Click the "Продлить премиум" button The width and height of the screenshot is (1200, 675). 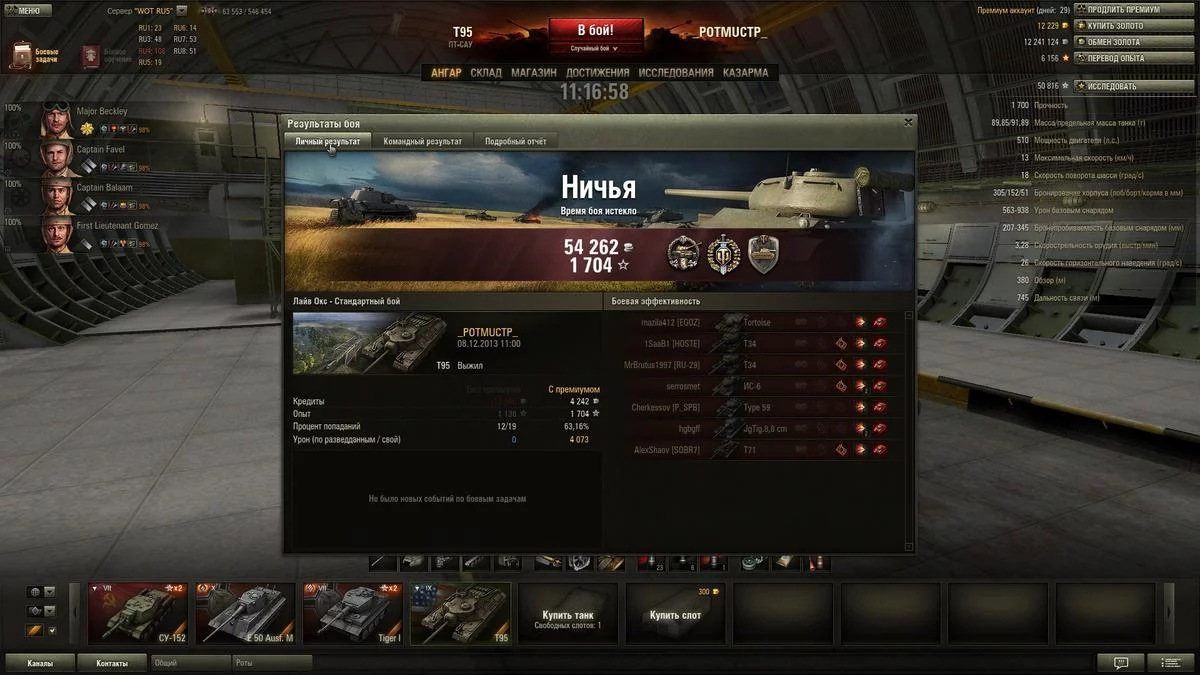[x=1123, y=10]
